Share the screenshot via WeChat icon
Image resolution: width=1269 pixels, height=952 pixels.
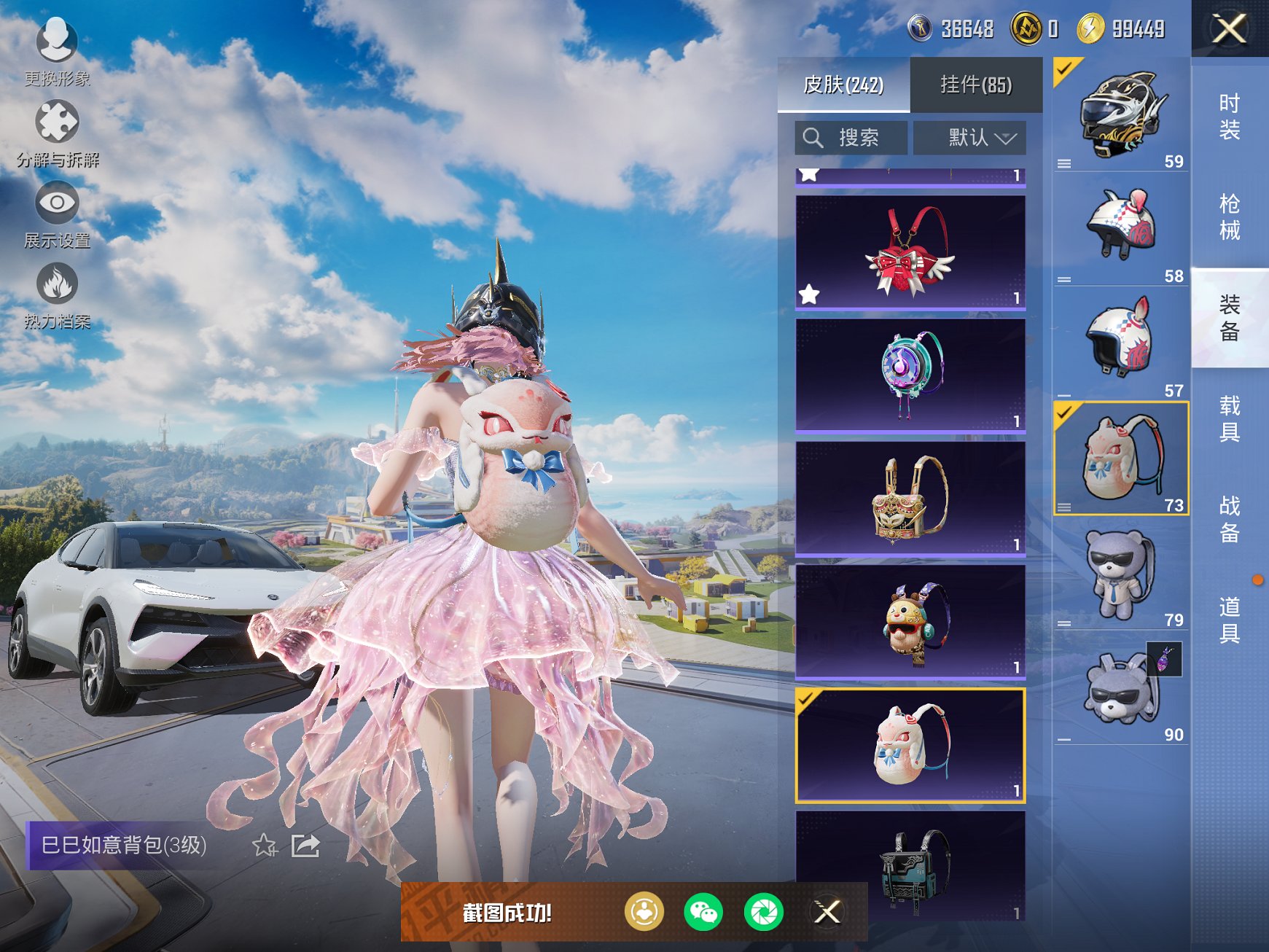pyautogui.click(x=703, y=912)
